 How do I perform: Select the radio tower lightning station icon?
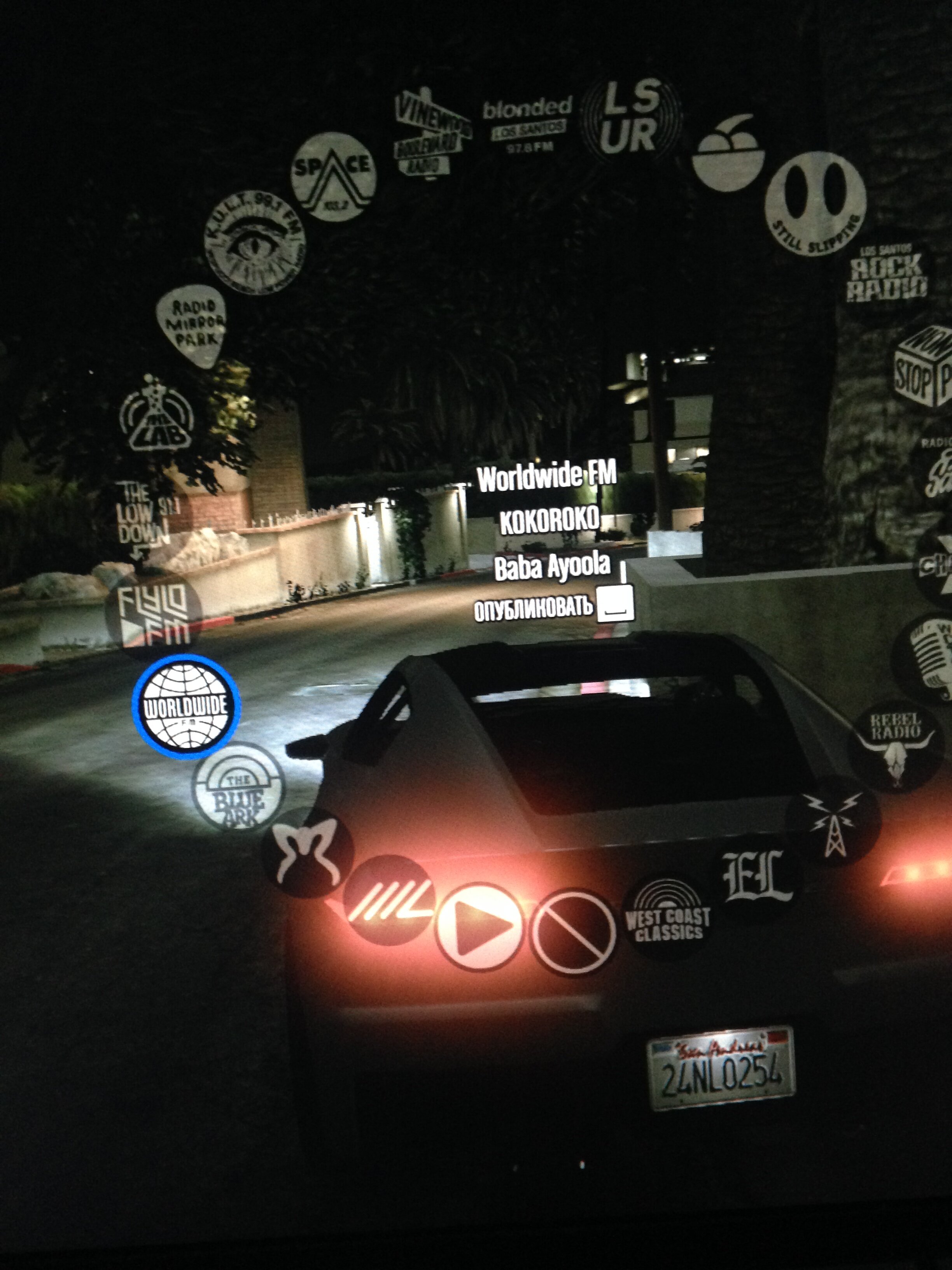(833, 821)
